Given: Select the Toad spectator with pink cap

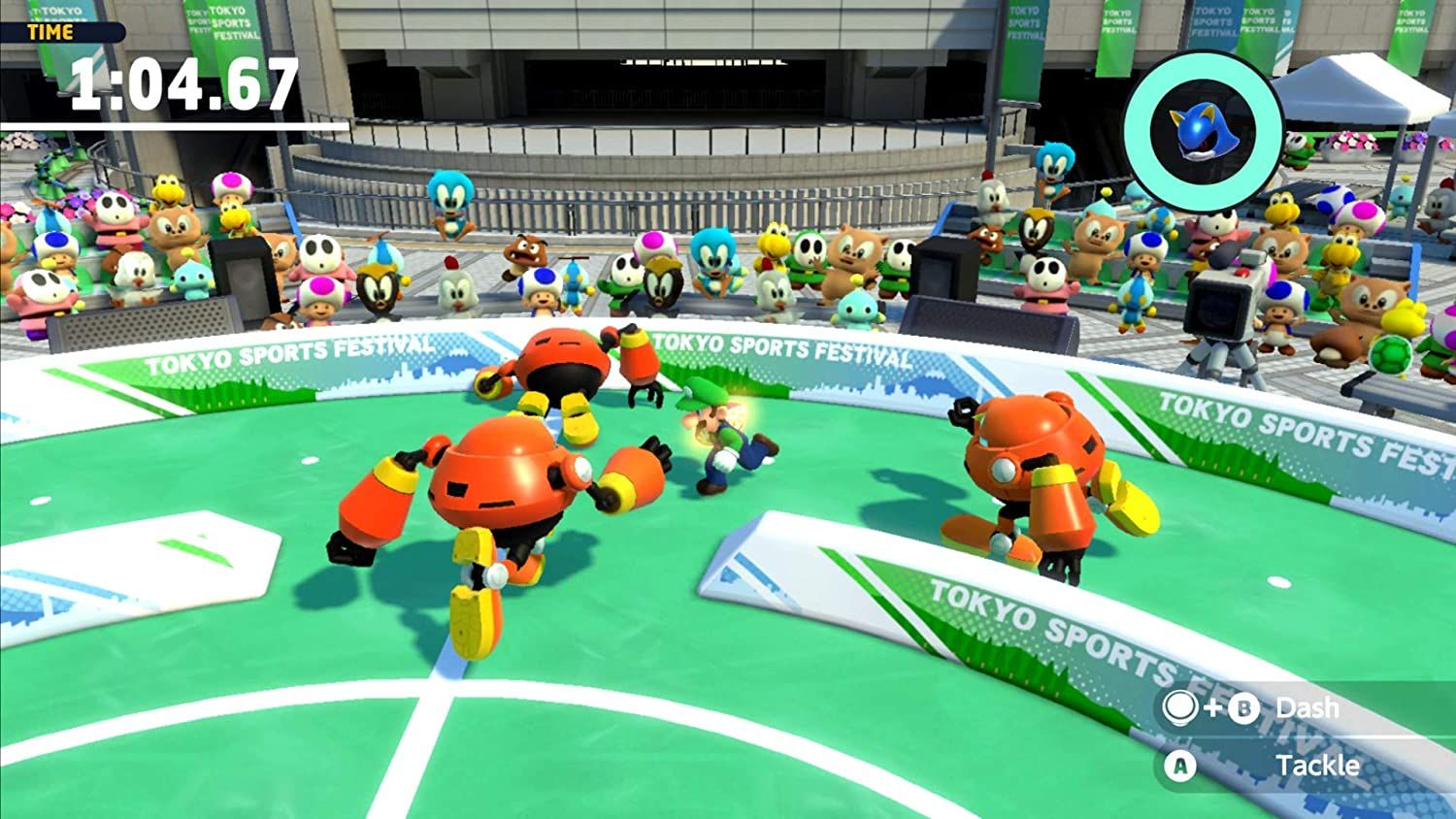Looking at the screenshot, I should coord(318,296).
